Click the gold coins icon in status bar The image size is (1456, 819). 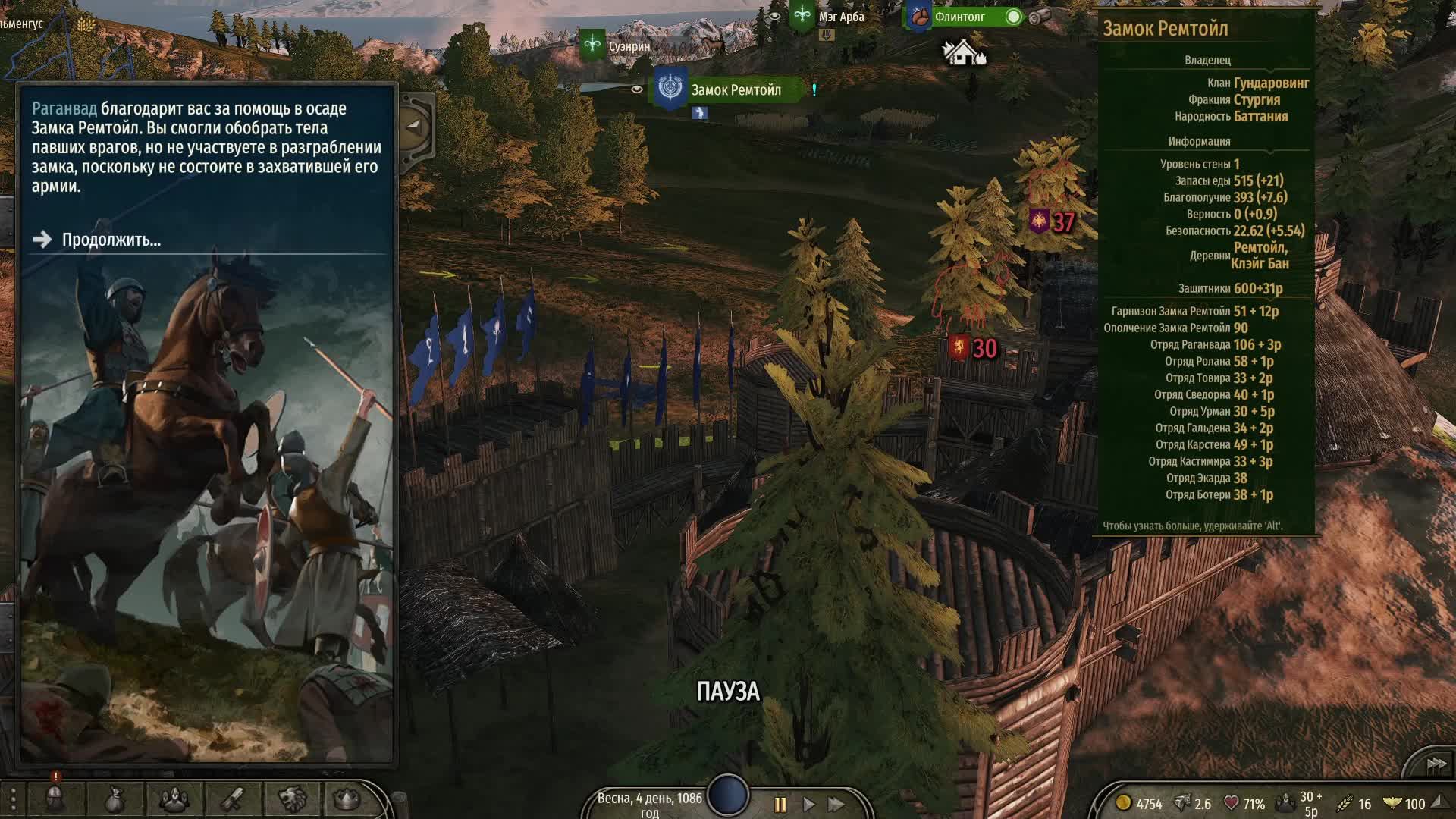1124,802
